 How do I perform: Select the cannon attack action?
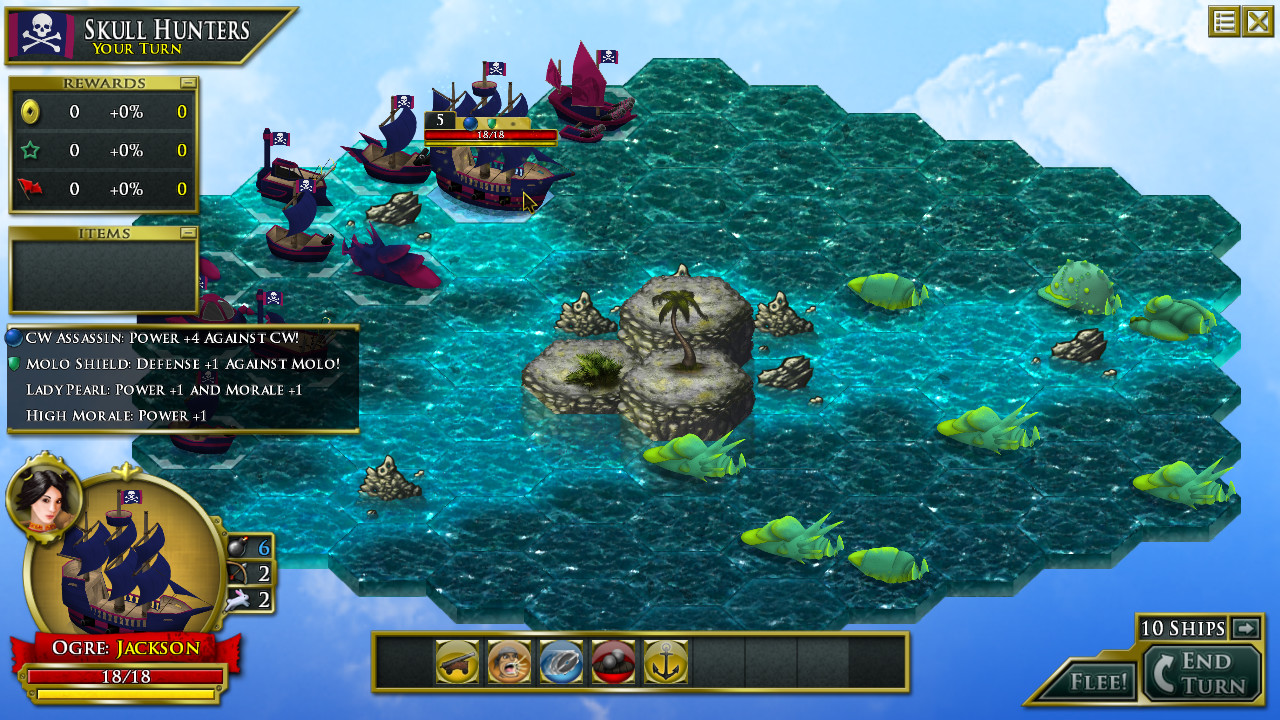click(x=458, y=661)
